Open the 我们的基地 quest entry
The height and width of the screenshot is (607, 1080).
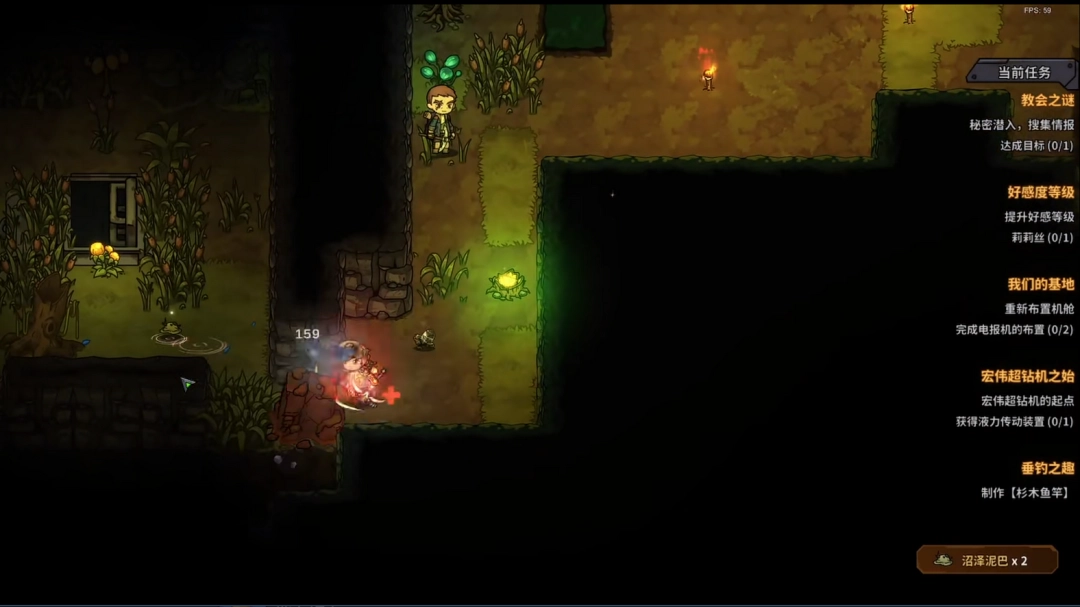pyautogui.click(x=1040, y=284)
